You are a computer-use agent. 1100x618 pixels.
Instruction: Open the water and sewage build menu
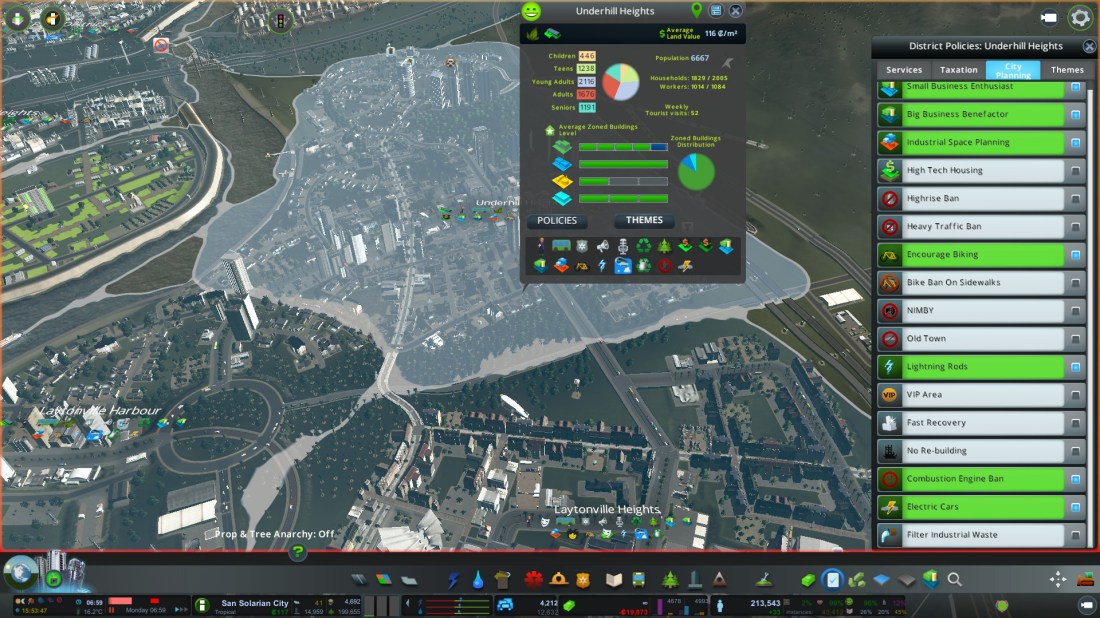coord(478,579)
